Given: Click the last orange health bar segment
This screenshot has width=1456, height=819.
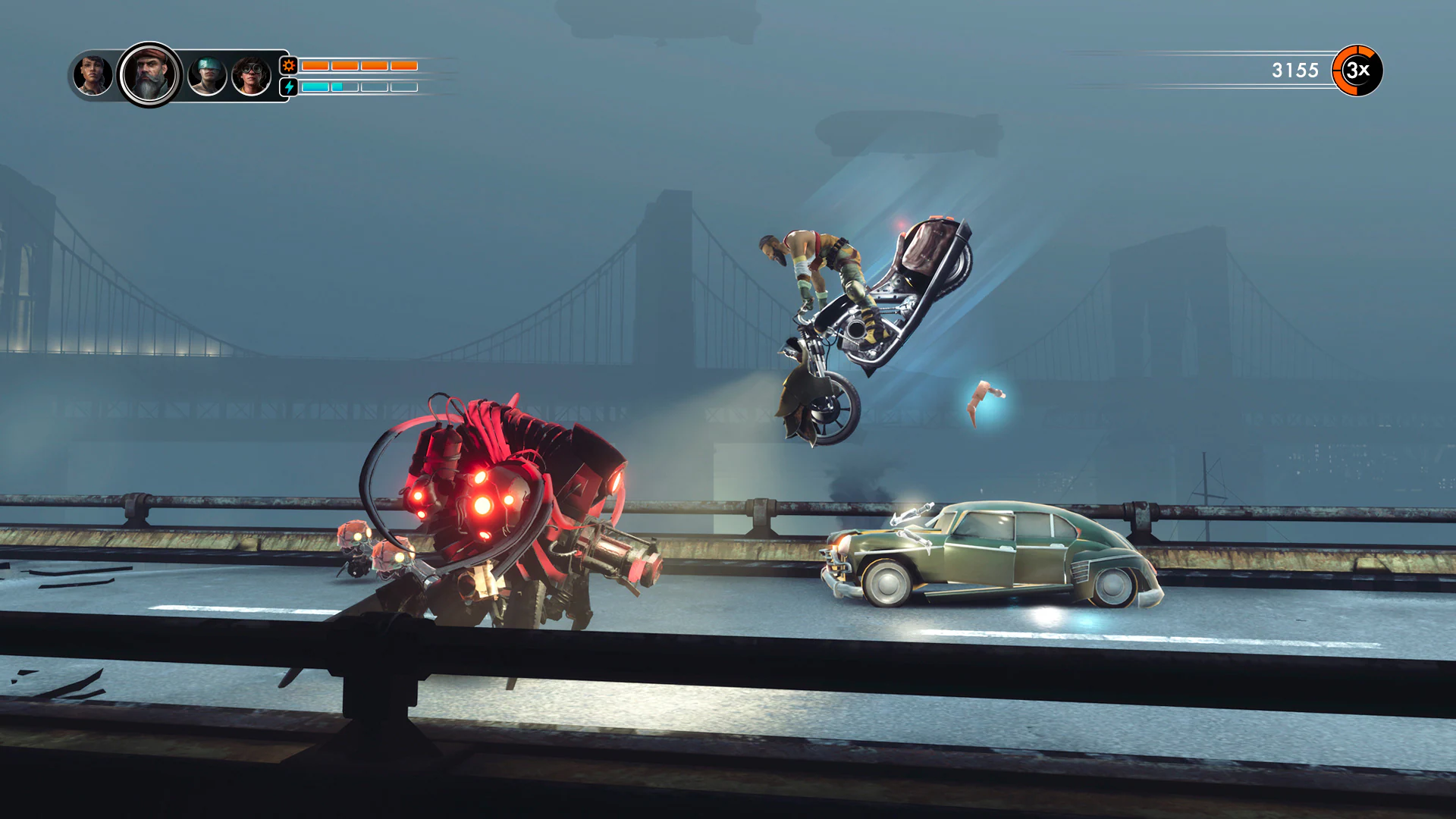Looking at the screenshot, I should [404, 66].
